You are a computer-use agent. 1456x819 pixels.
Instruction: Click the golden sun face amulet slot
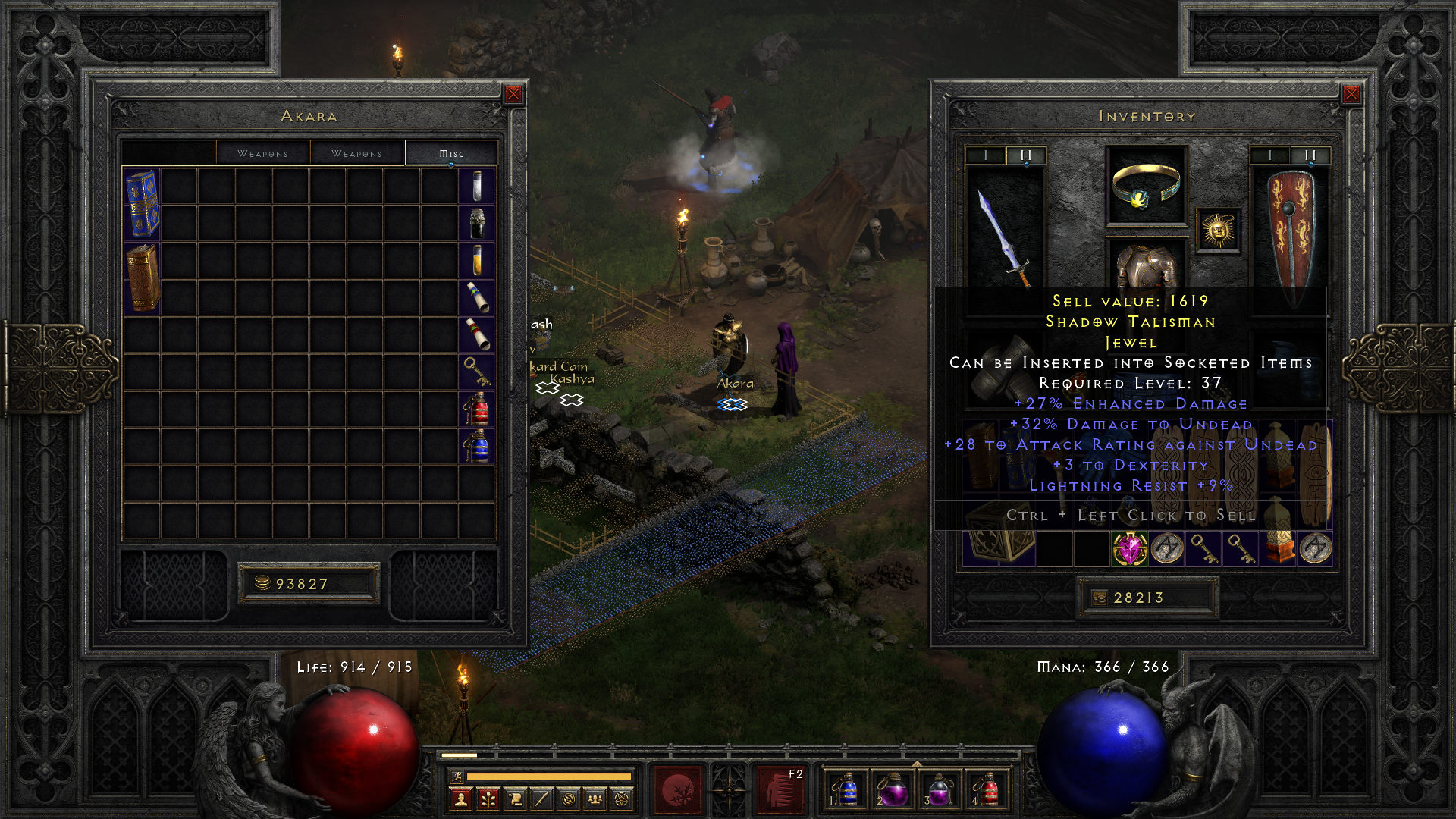1218,230
